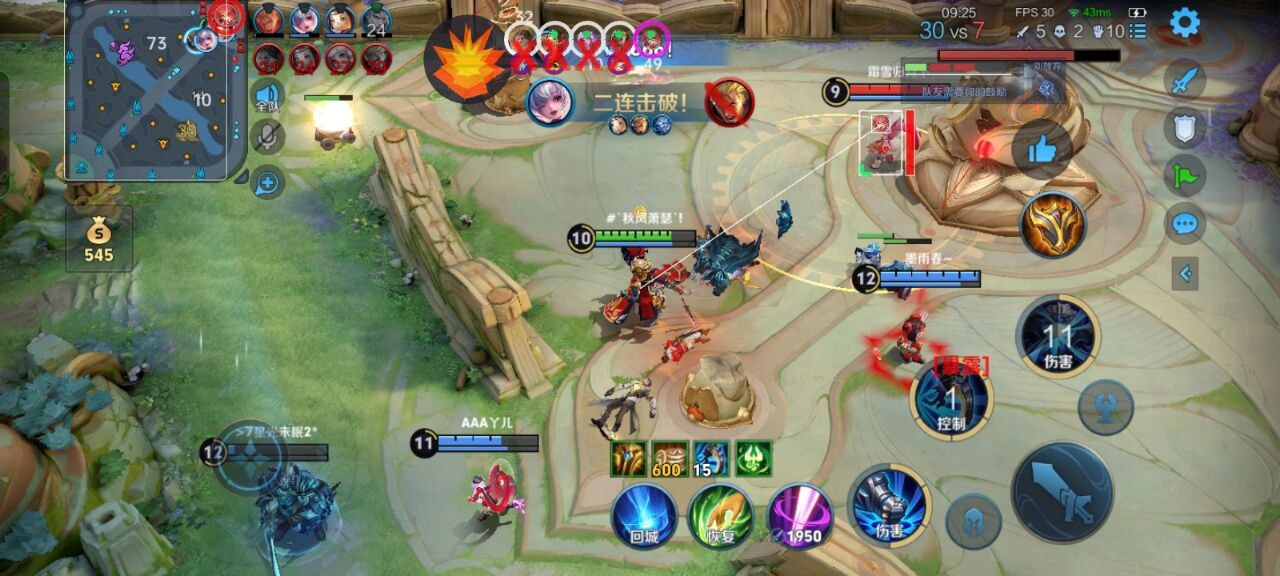Toggle the 全队 team voice speaker
This screenshot has height=576, width=1280.
(x=267, y=96)
